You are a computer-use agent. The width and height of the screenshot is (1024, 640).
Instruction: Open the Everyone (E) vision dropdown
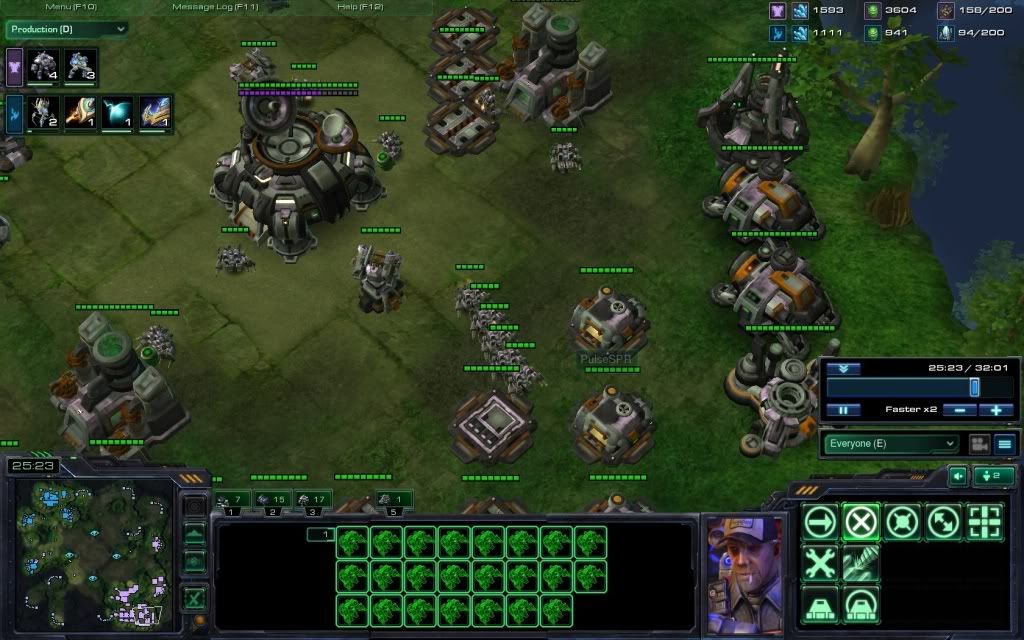point(890,443)
